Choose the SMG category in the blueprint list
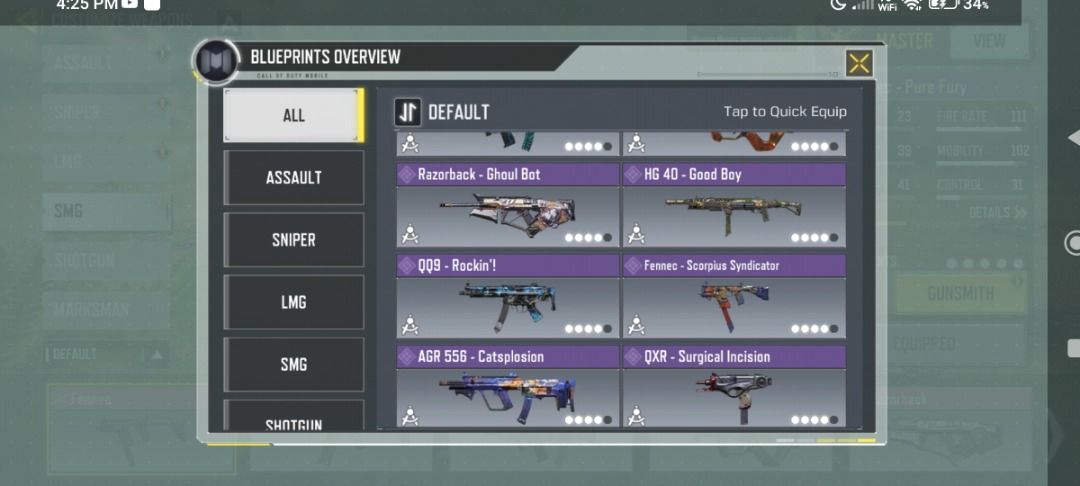 pos(293,364)
